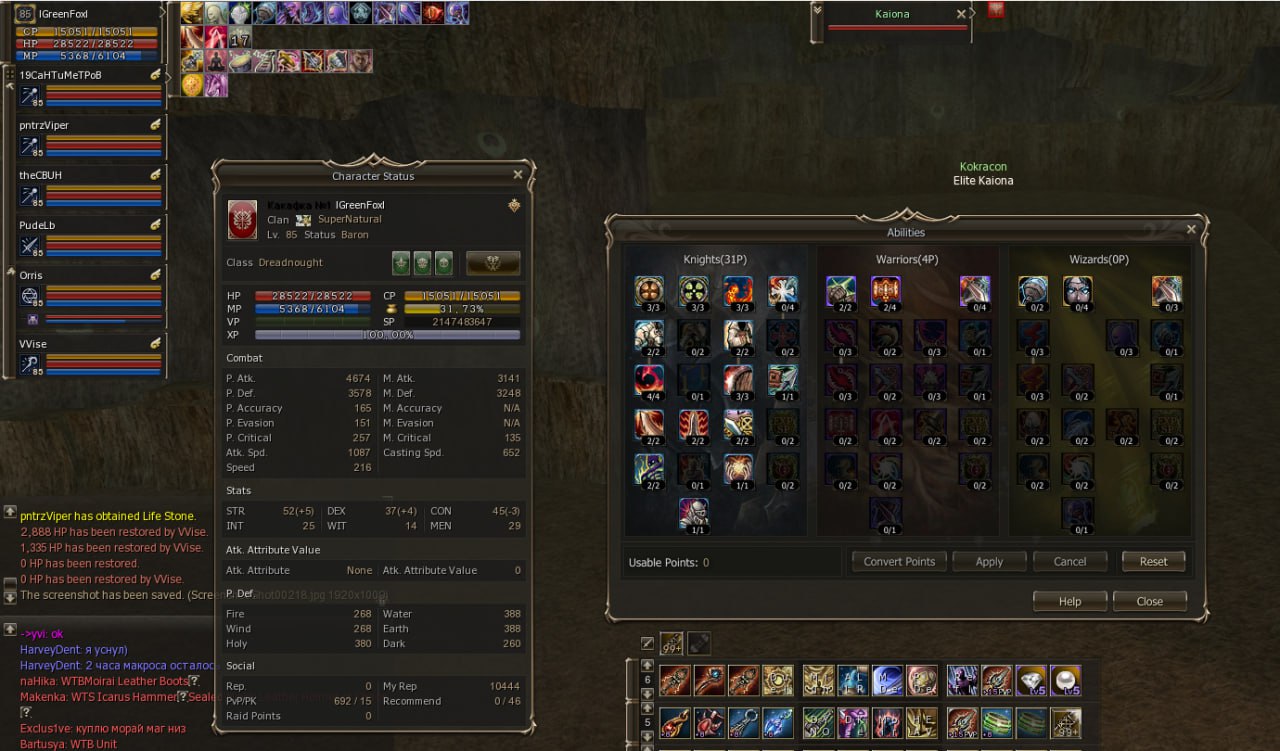Reset the ability points
The image size is (1280, 751).
coord(1153,561)
